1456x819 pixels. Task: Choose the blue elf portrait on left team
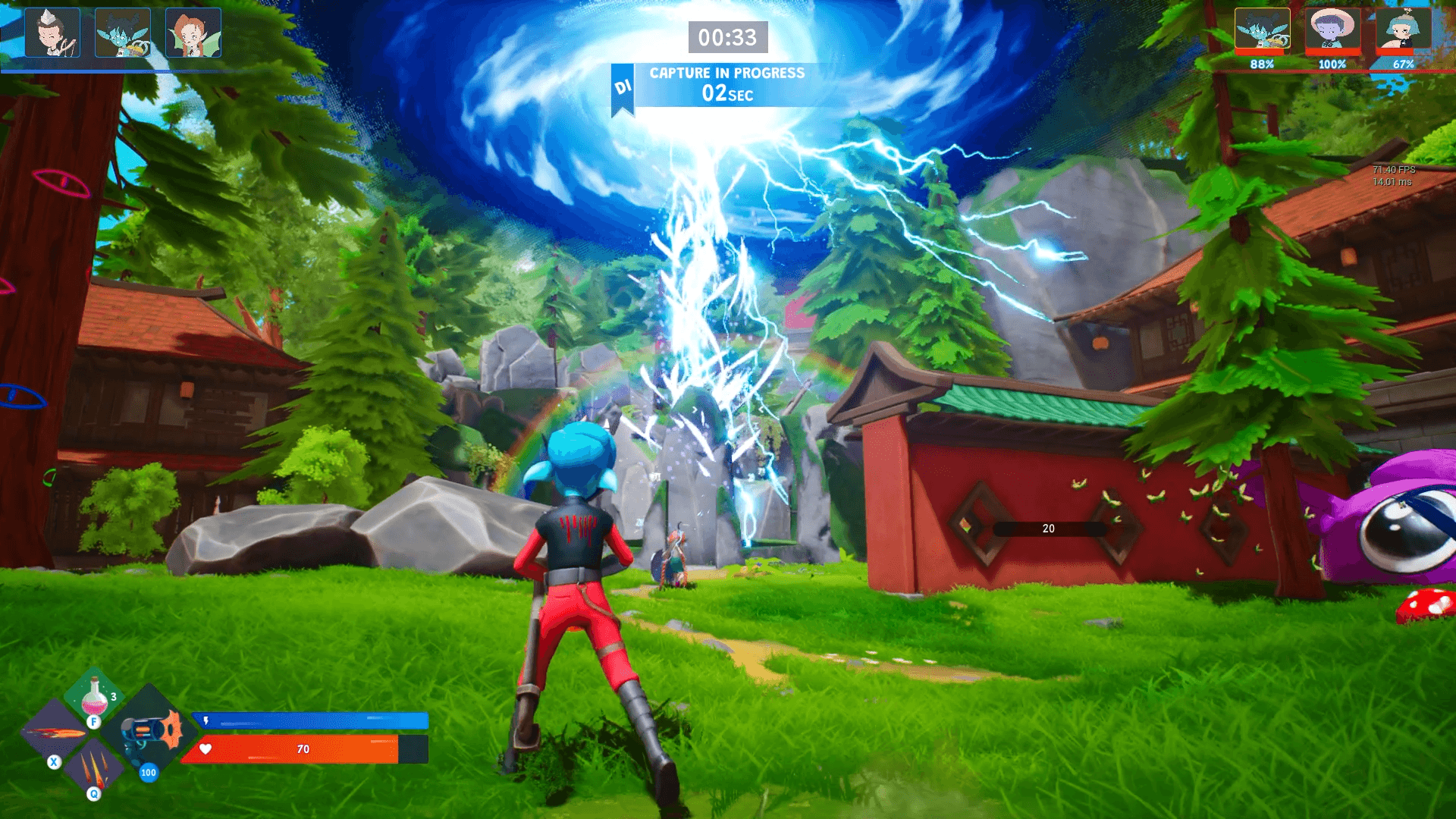point(123,33)
